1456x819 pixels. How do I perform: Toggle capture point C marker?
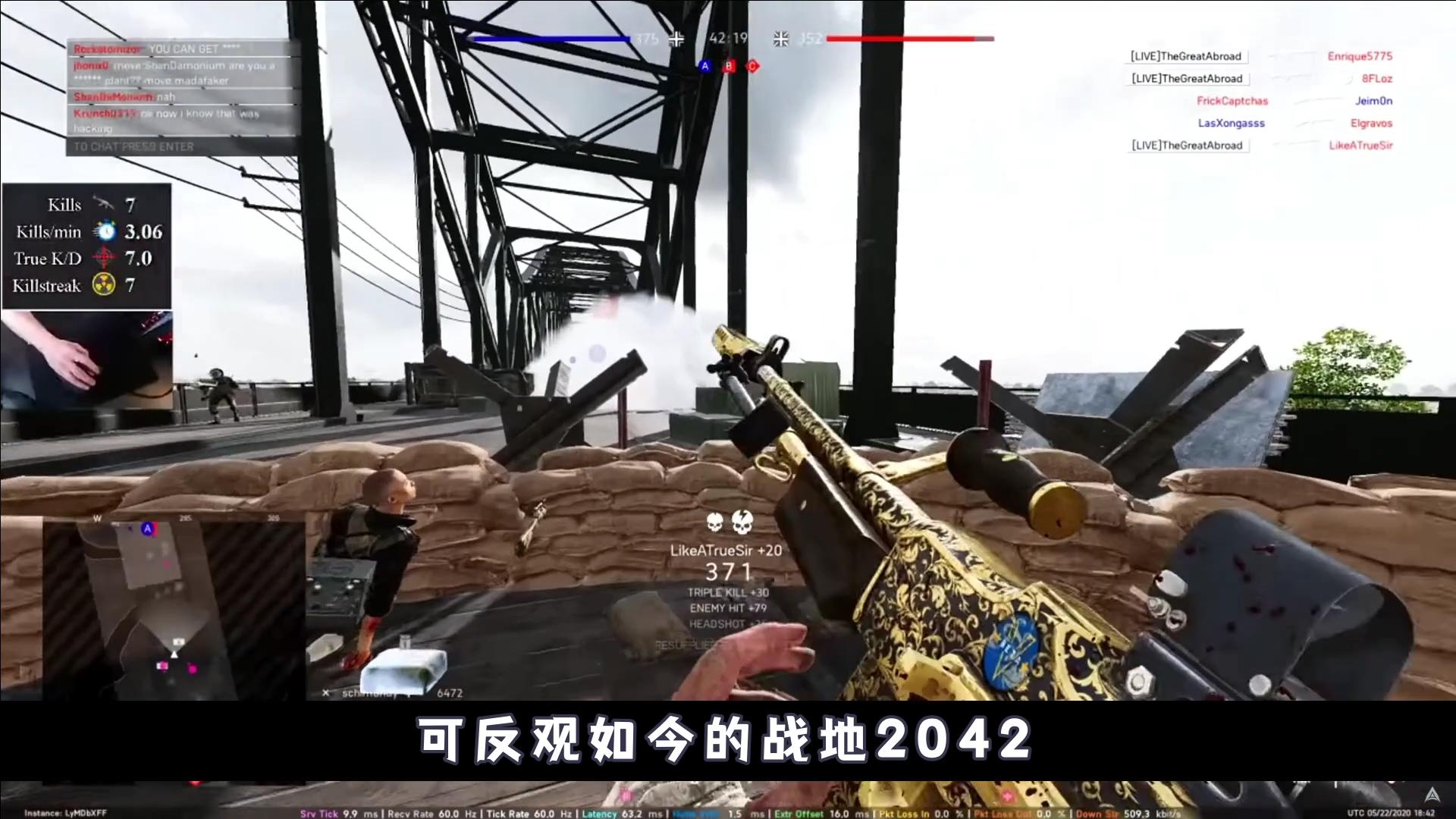click(x=751, y=67)
